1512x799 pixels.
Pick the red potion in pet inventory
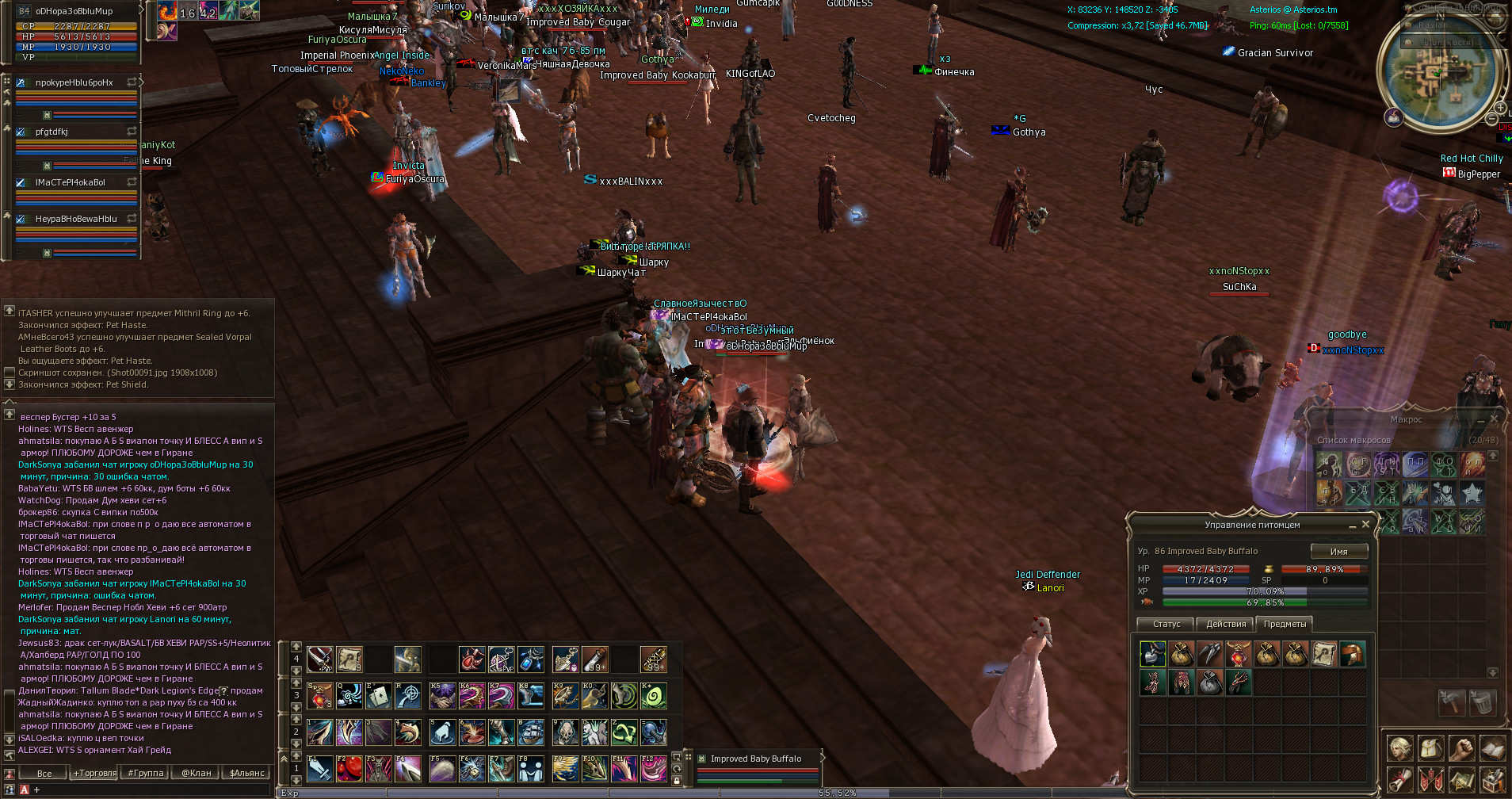pos(1238,654)
